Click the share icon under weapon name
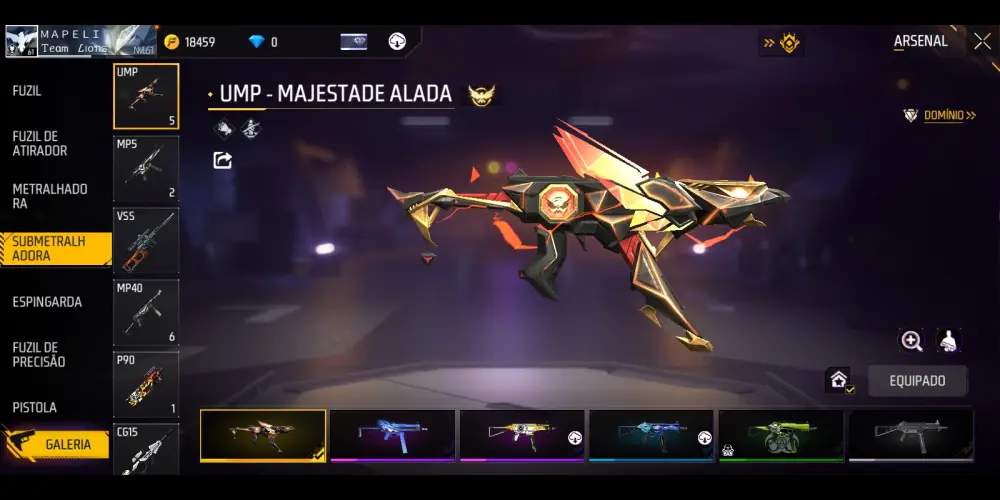1000x500 pixels. [x=223, y=160]
